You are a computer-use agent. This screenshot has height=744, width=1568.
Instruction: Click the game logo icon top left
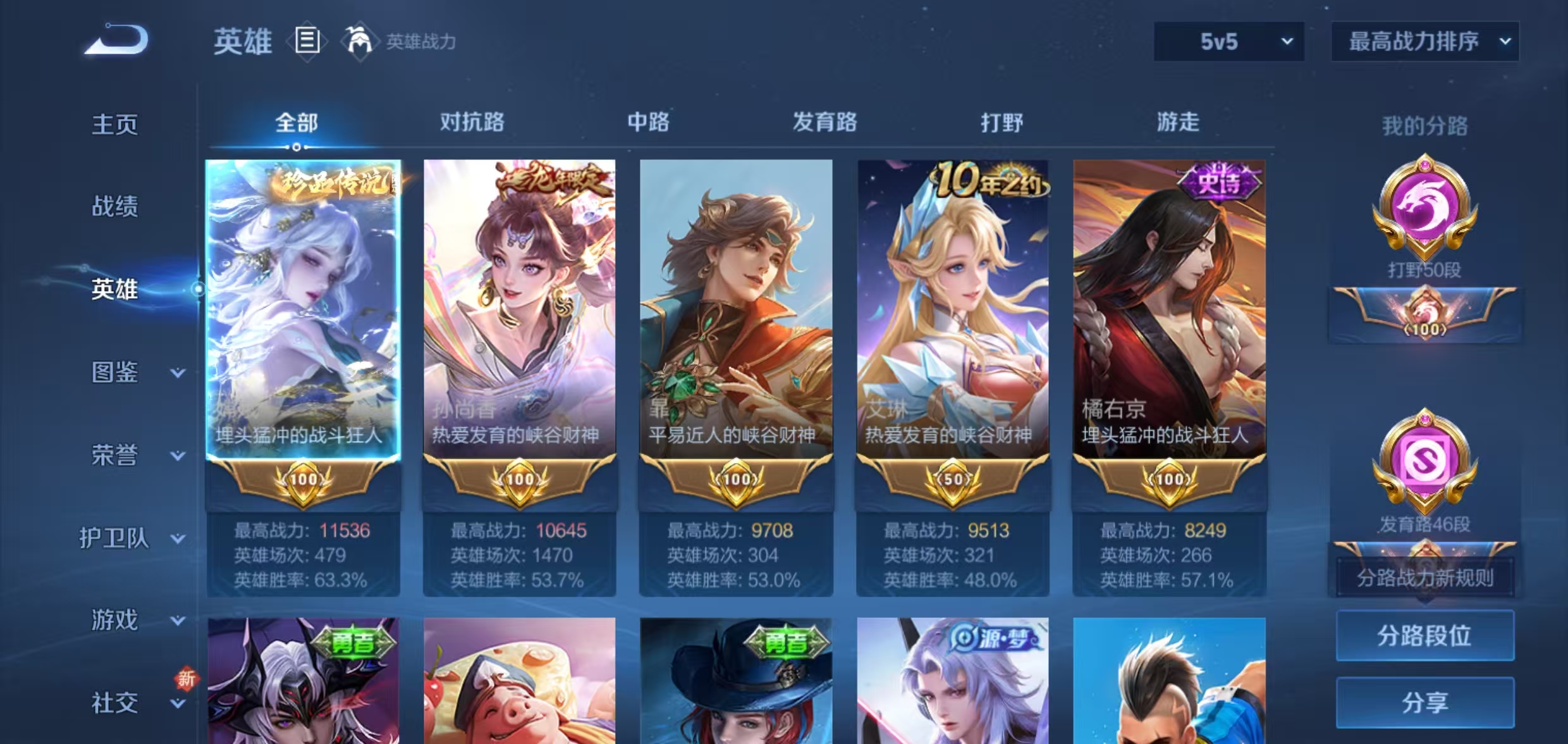pos(116,39)
